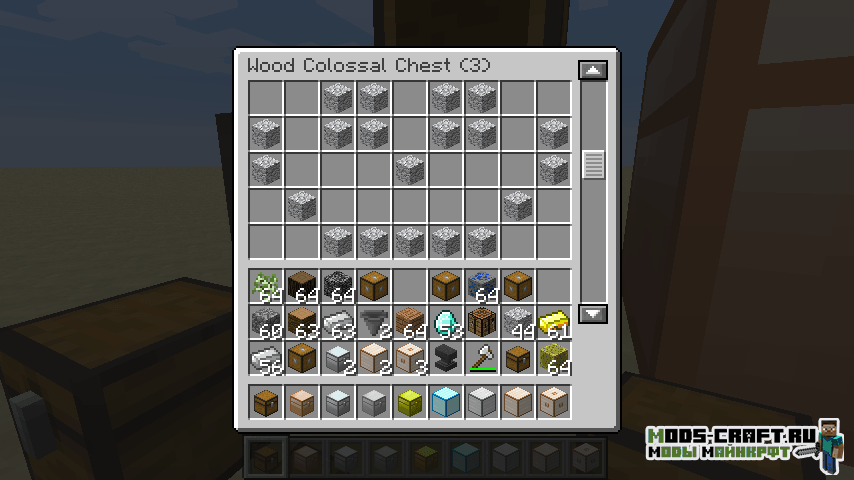Pick up the sapling stack
Screen dimensions: 854x480
click(x=266, y=286)
